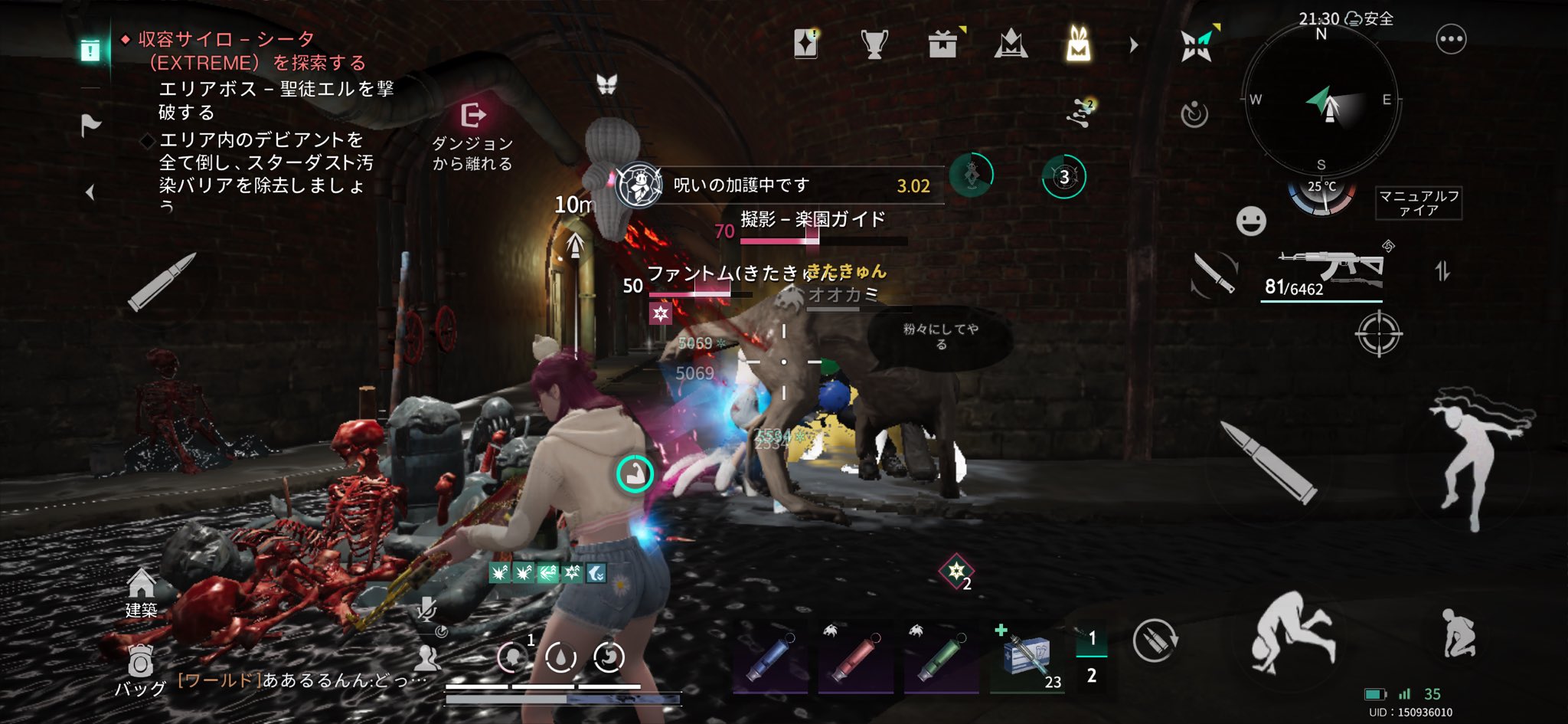
Task: Open the バッグ inventory
Action: point(140,671)
